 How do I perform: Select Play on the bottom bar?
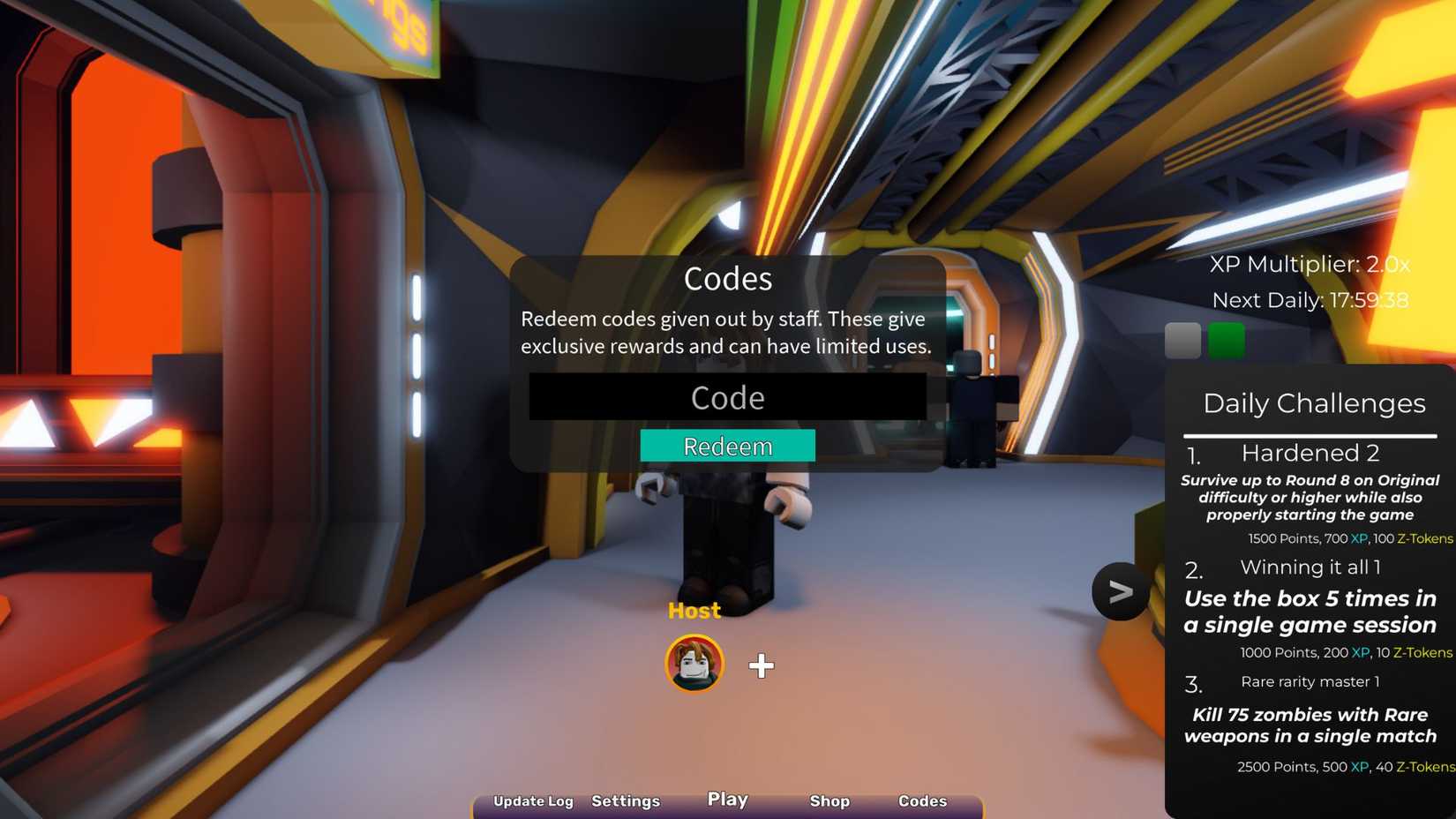click(x=726, y=800)
